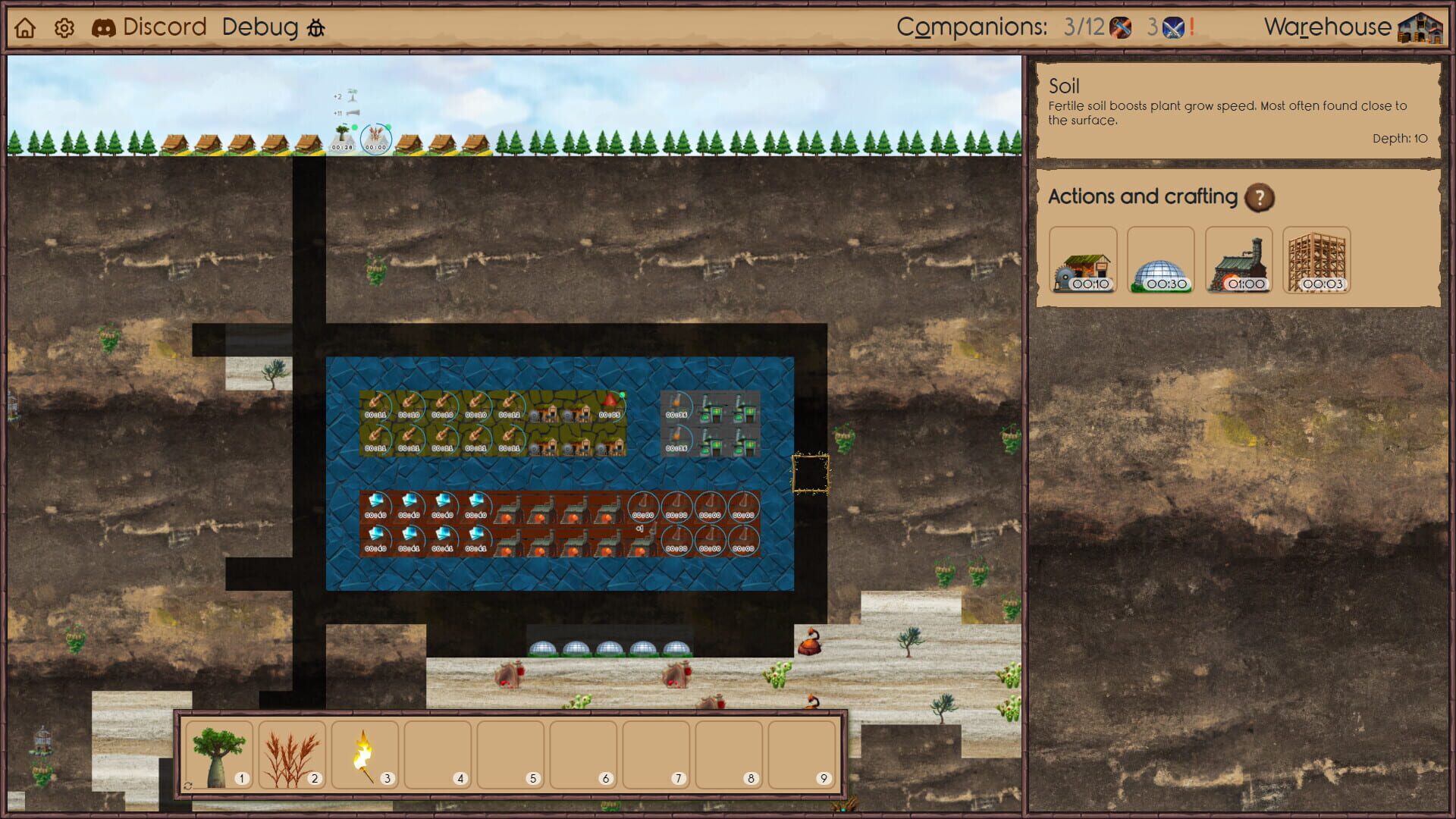The height and width of the screenshot is (819, 1456).
Task: Select the glass dome crafting action
Action: [x=1161, y=262]
